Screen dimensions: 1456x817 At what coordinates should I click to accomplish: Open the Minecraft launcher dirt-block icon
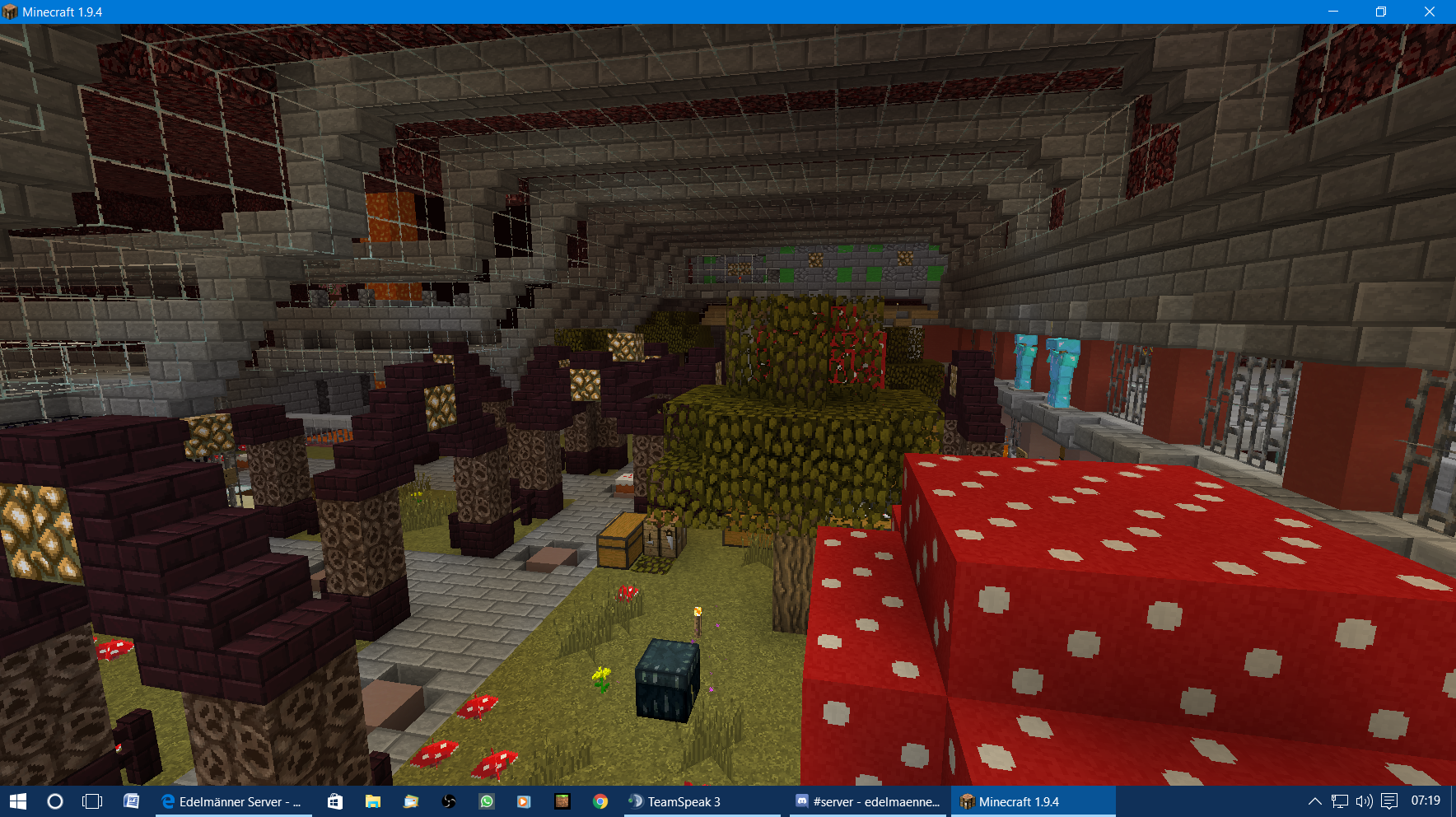tap(562, 801)
